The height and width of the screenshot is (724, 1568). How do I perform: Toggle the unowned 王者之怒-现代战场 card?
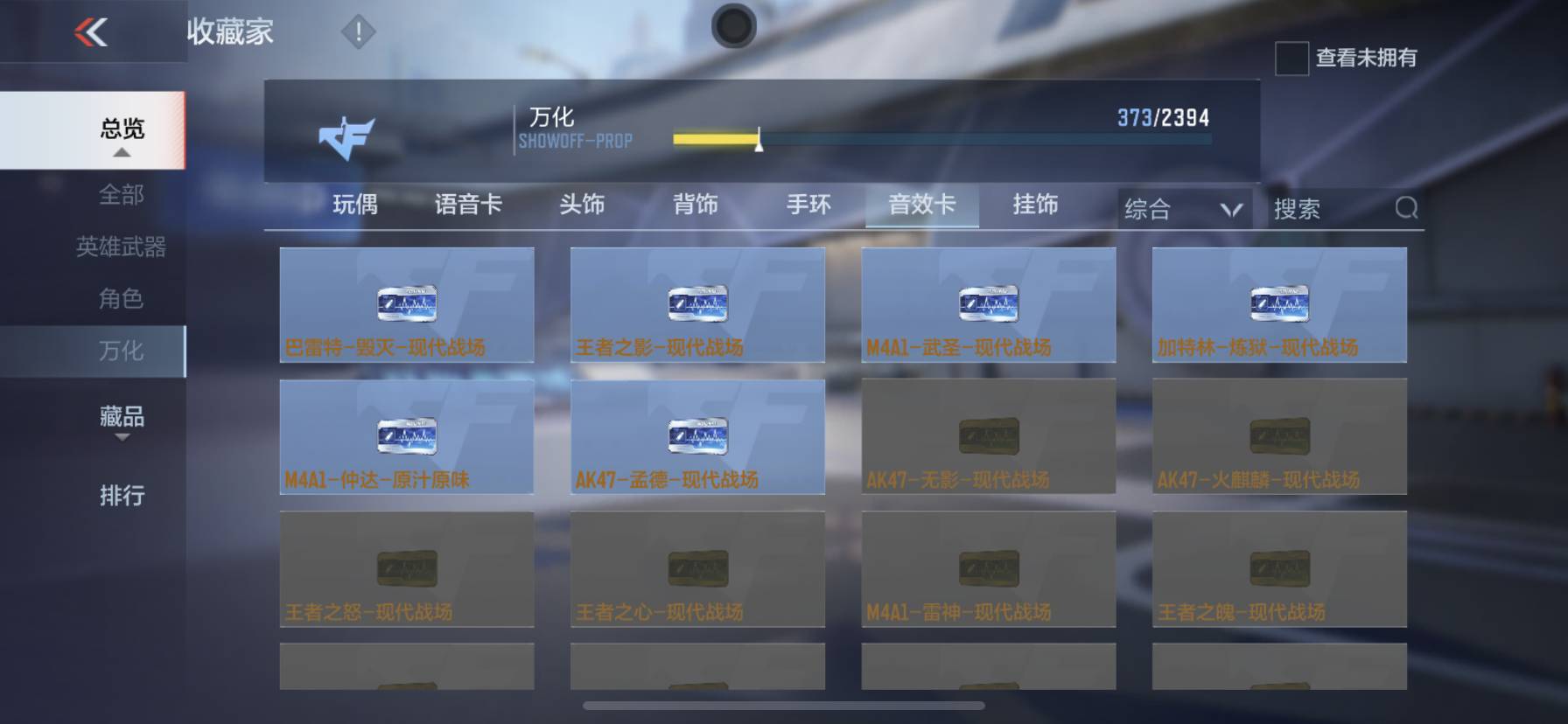406,567
